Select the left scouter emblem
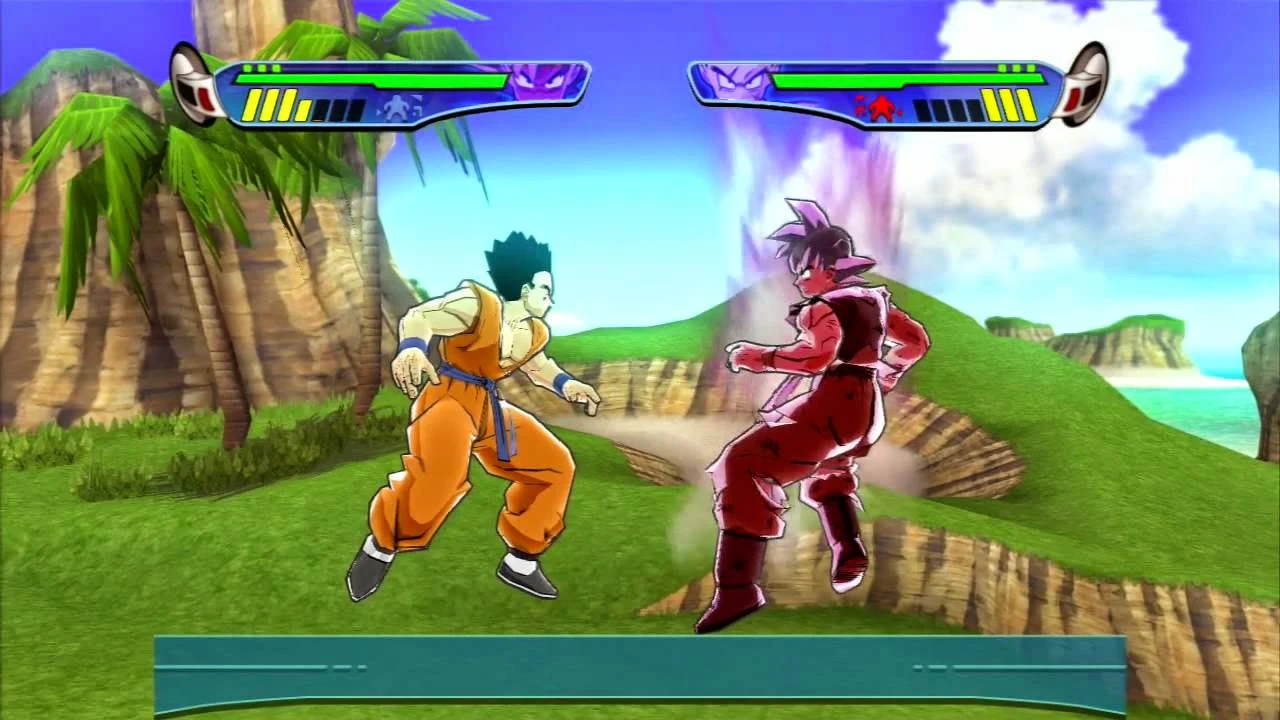Viewport: 1280px width, 720px height. coord(194,84)
